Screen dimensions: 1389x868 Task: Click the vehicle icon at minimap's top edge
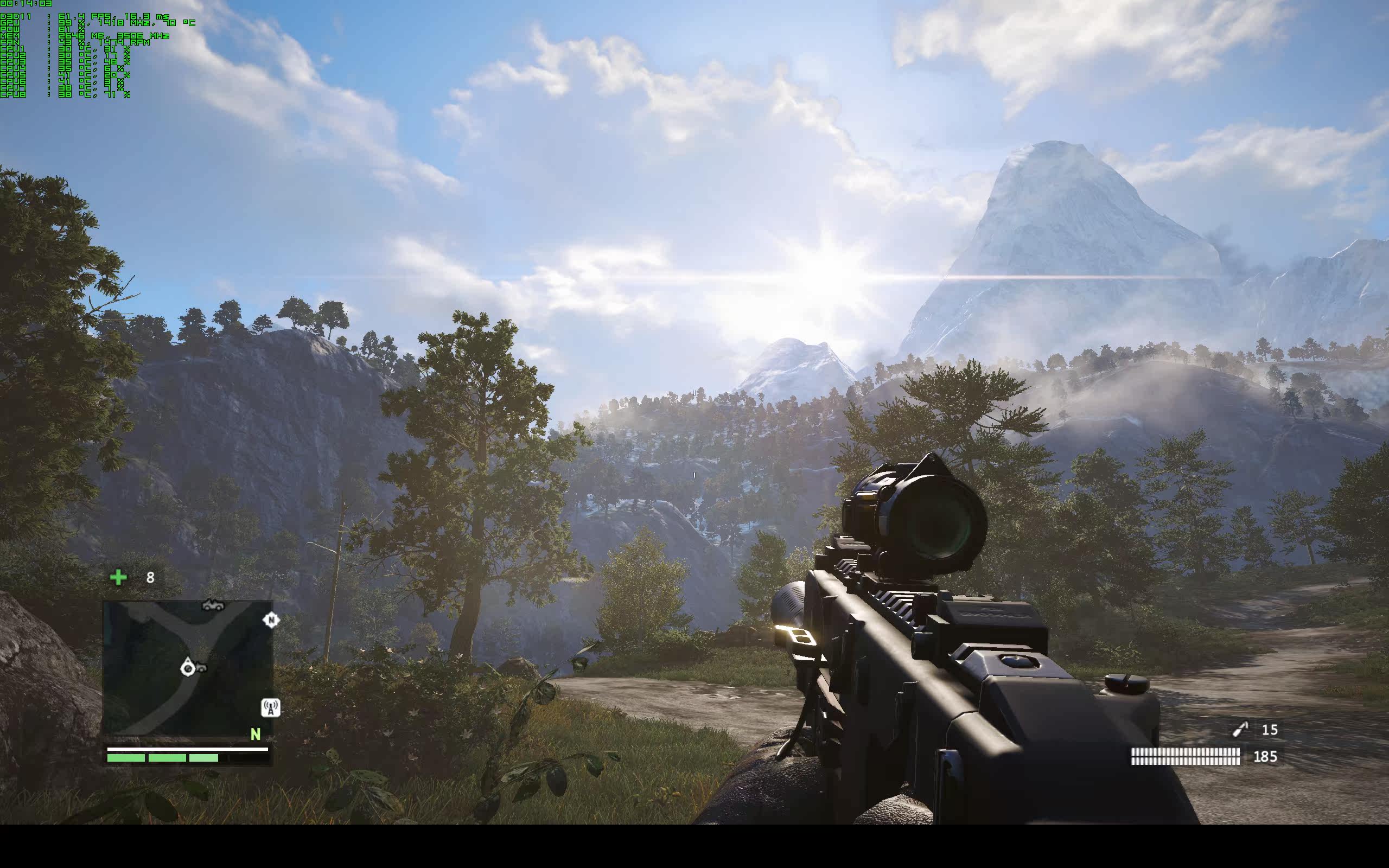click(213, 604)
